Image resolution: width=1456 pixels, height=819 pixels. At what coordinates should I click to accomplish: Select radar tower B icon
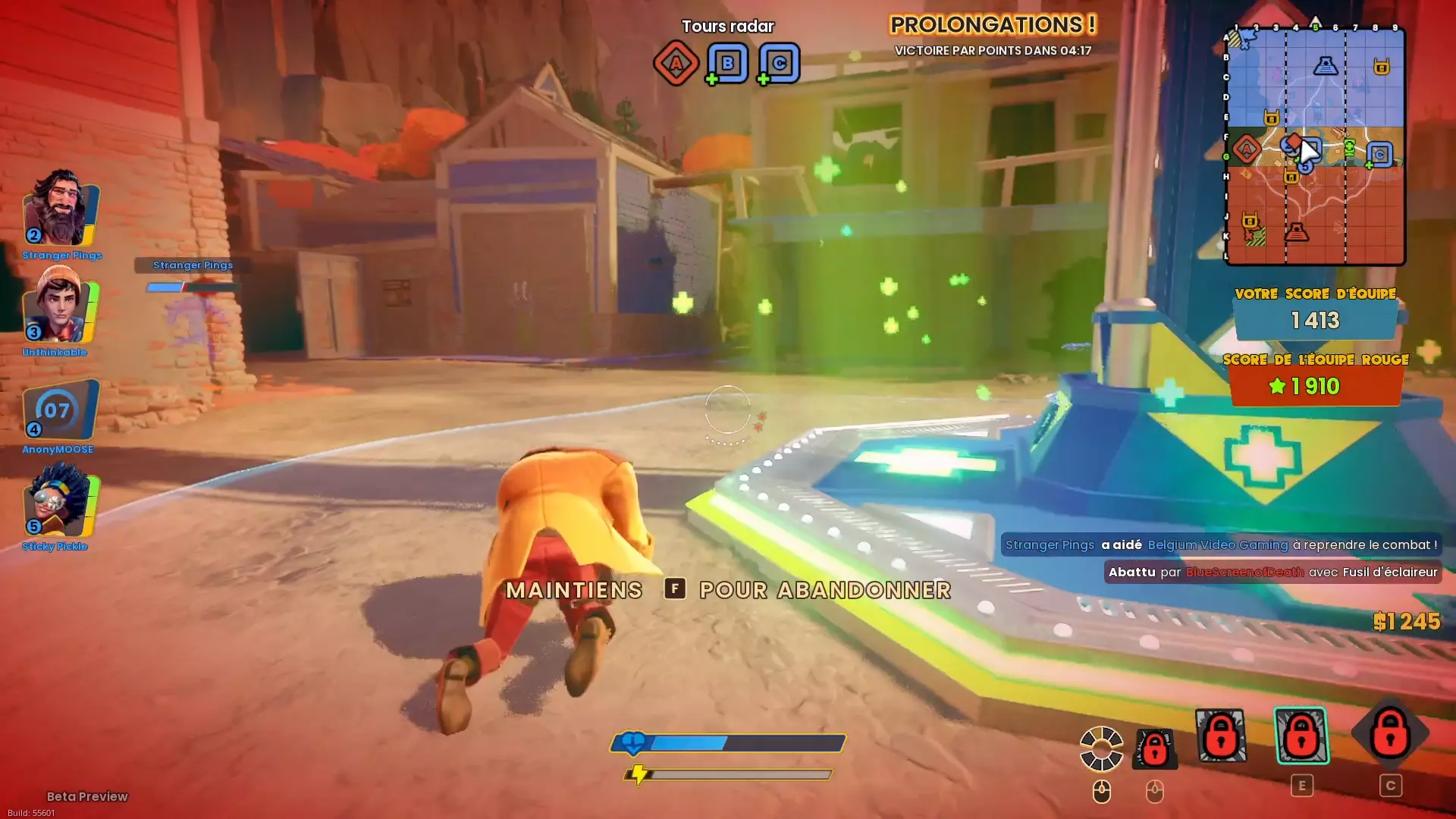tap(727, 63)
